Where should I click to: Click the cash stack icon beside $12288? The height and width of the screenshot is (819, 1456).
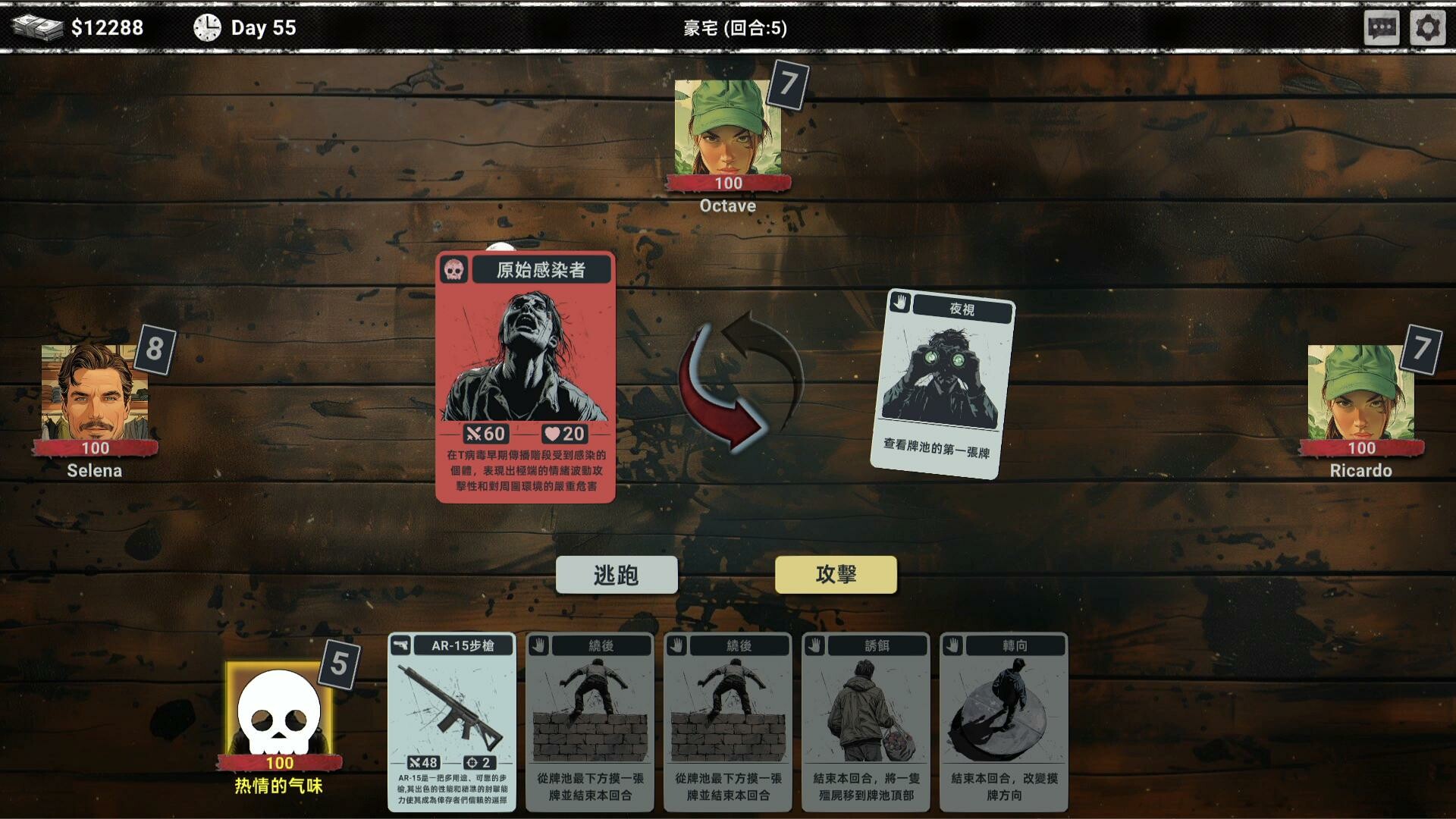(x=39, y=27)
